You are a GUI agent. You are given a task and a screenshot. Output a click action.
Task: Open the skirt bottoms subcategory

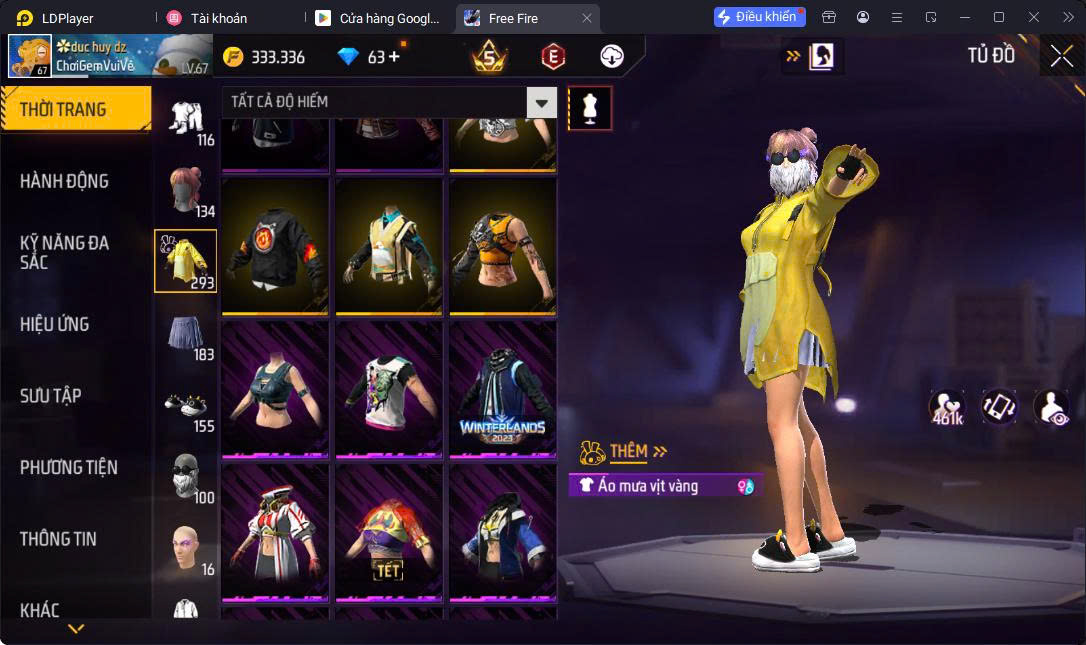tap(185, 333)
